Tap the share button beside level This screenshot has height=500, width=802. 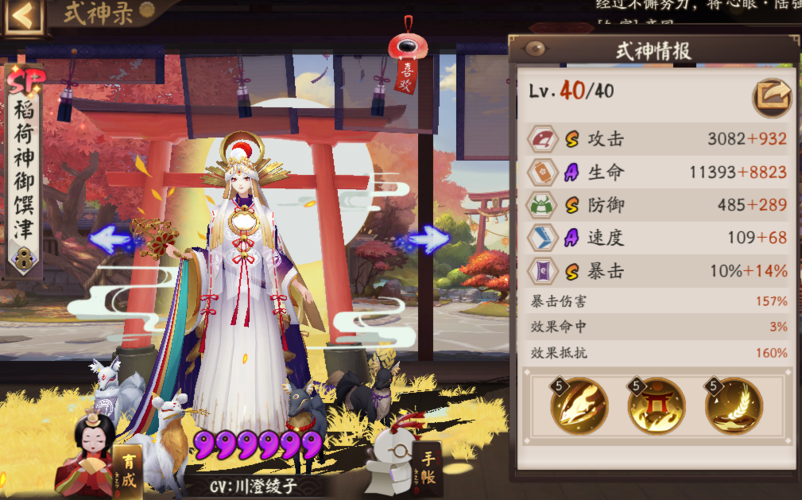pos(771,95)
